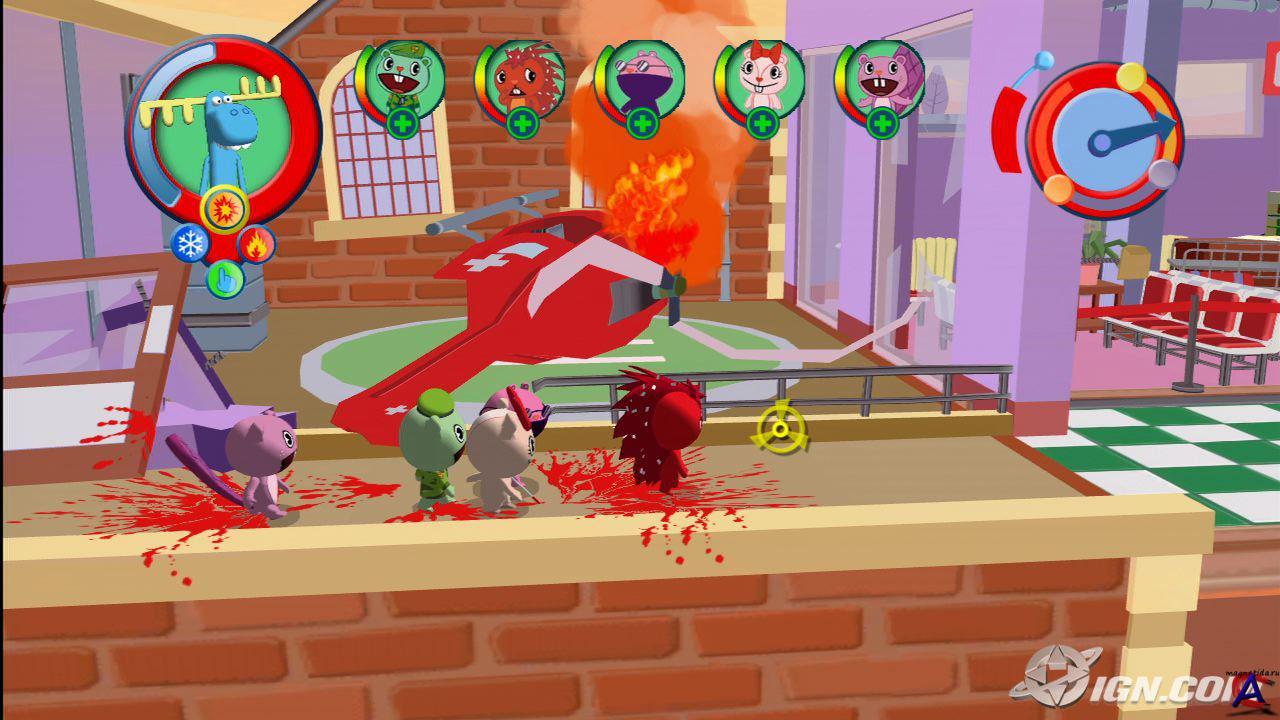Select the snowflake ice ability icon

(x=189, y=243)
